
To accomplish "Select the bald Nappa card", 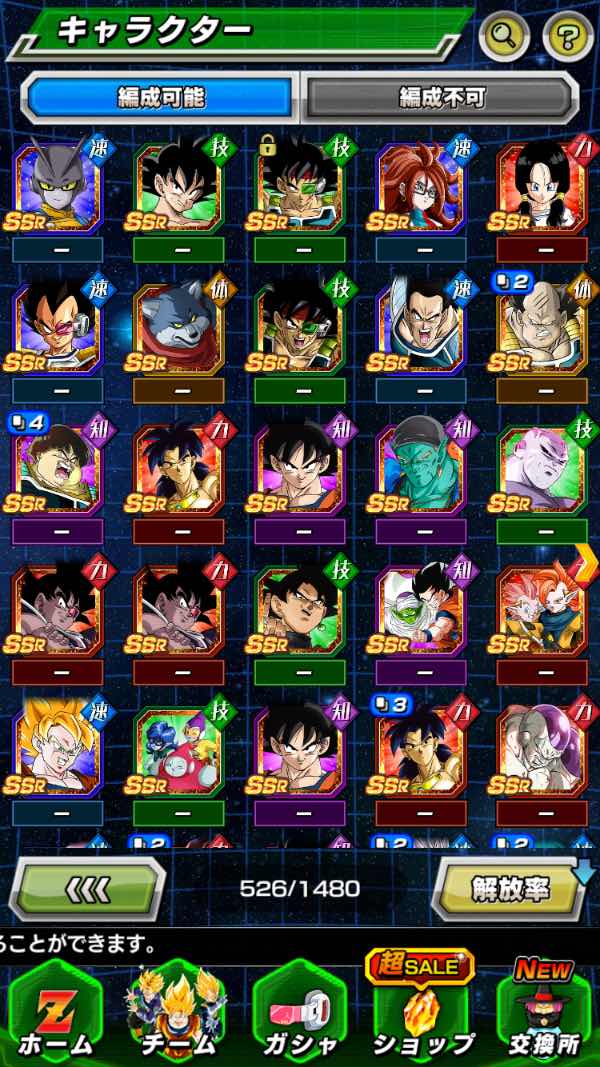I will [x=541, y=329].
